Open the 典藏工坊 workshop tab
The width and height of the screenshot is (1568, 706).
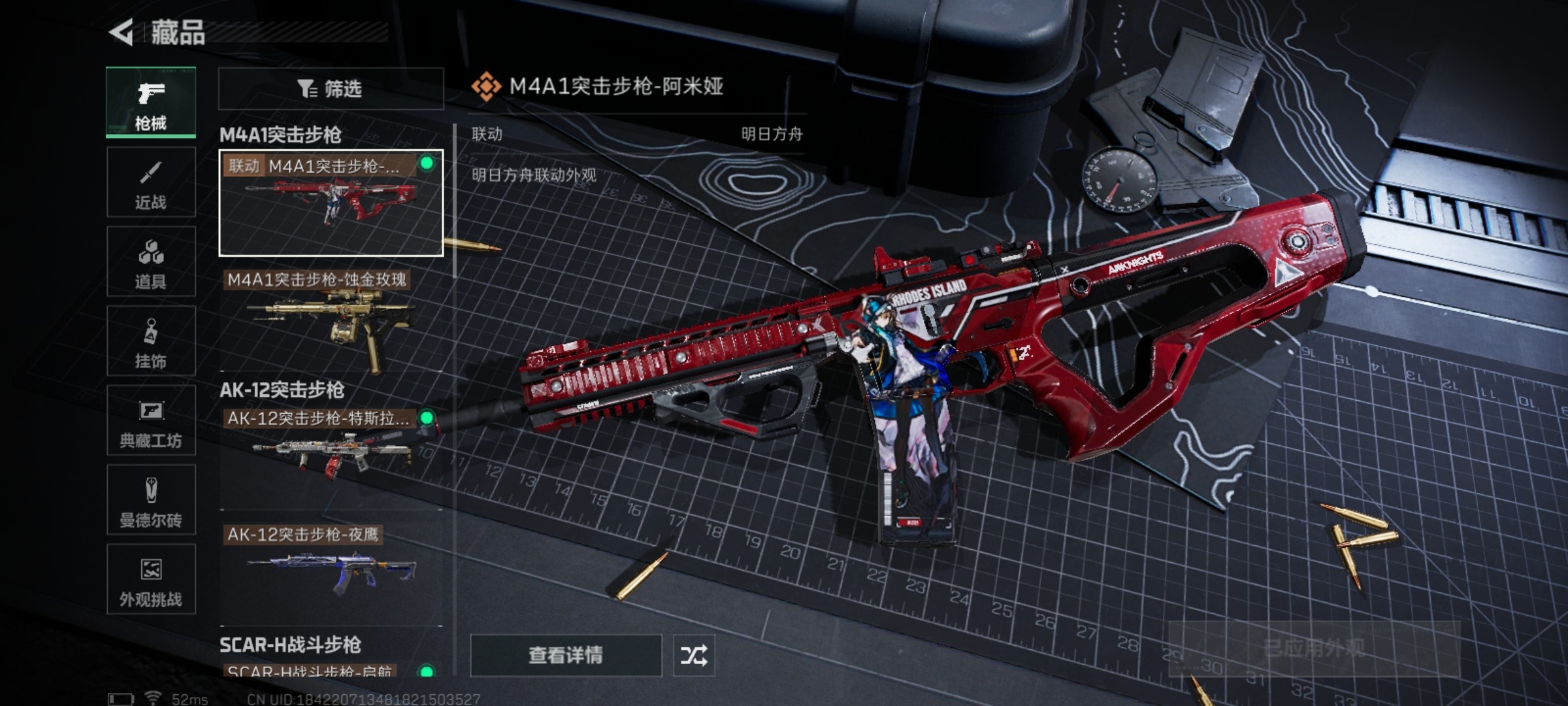151,420
